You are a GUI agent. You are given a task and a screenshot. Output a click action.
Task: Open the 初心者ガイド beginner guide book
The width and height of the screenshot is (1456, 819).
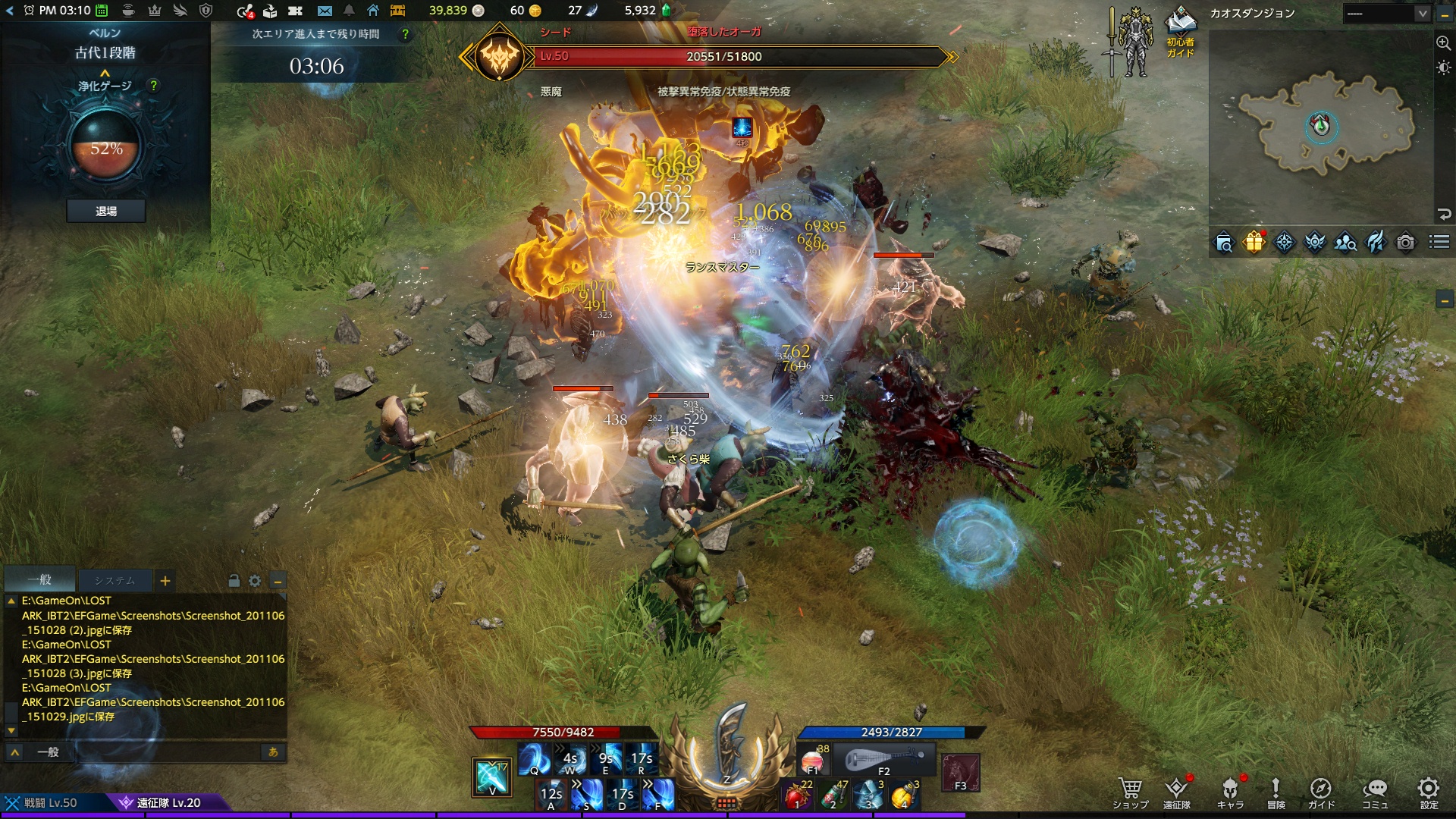click(x=1180, y=32)
